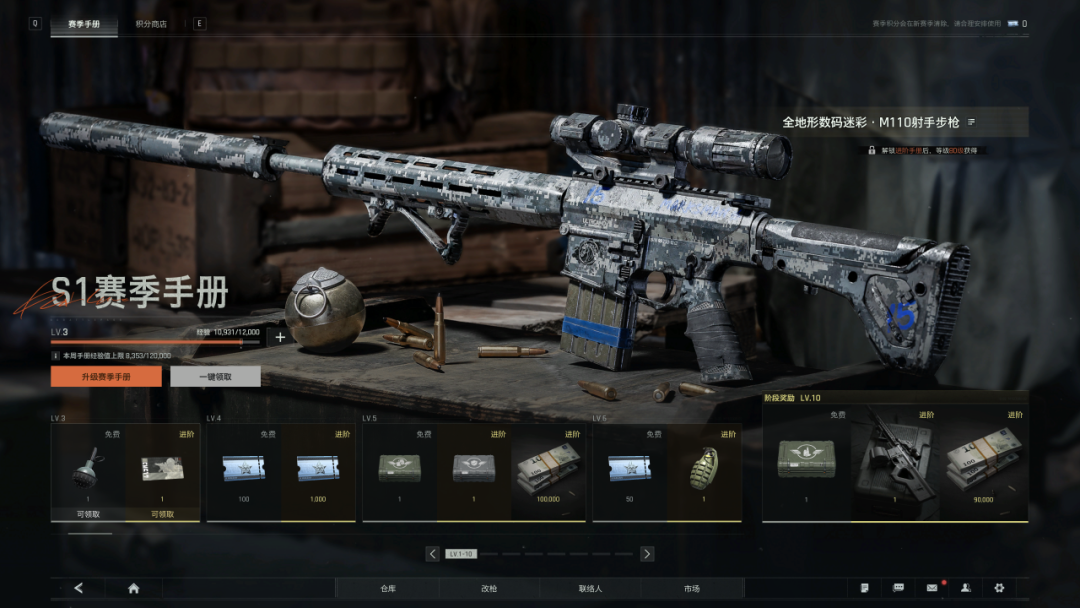This screenshot has height=608, width=1080.
Task: Open the mail inbox icon
Action: (x=932, y=588)
